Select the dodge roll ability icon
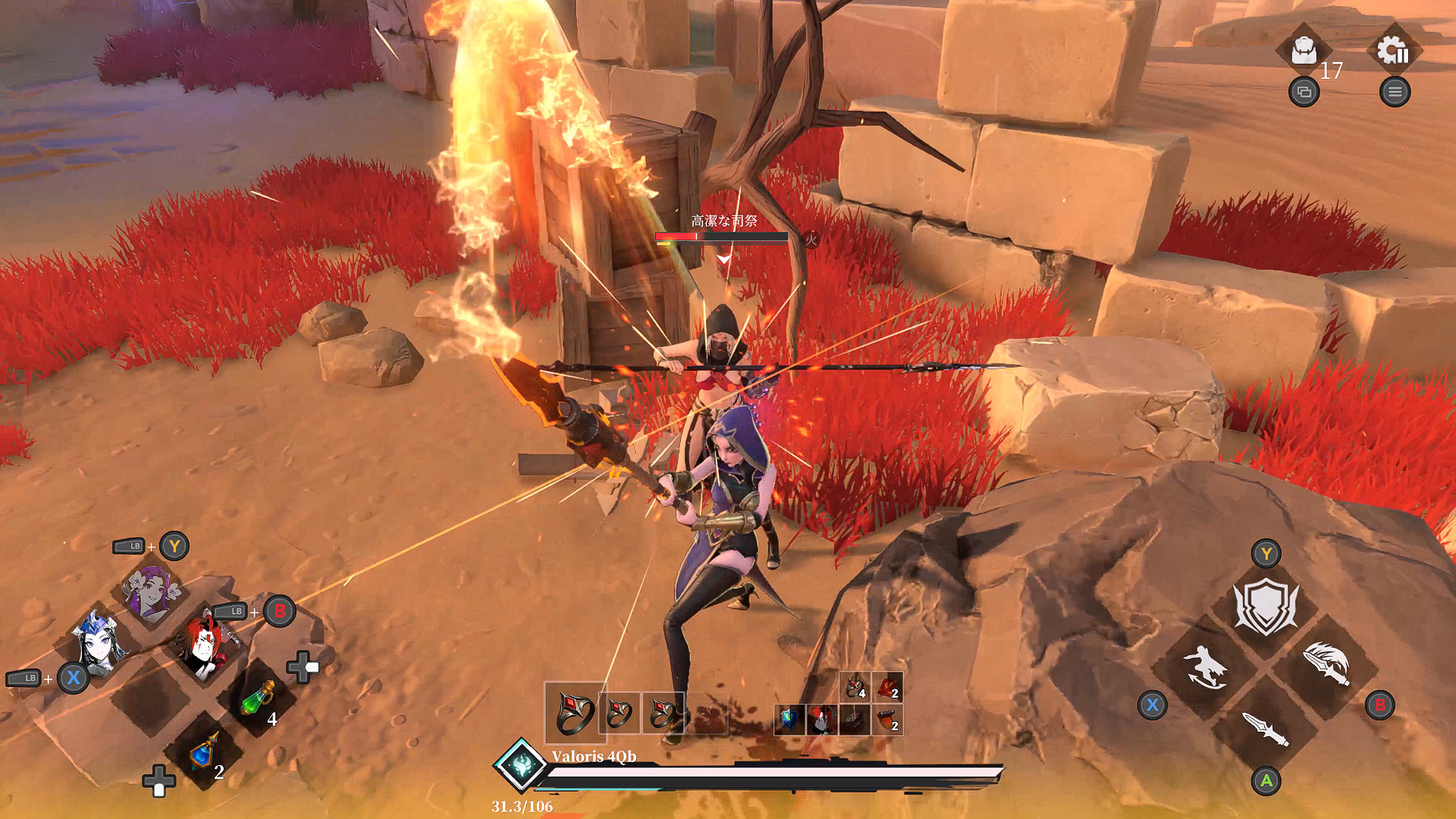This screenshot has width=1456, height=819. (x=1205, y=667)
